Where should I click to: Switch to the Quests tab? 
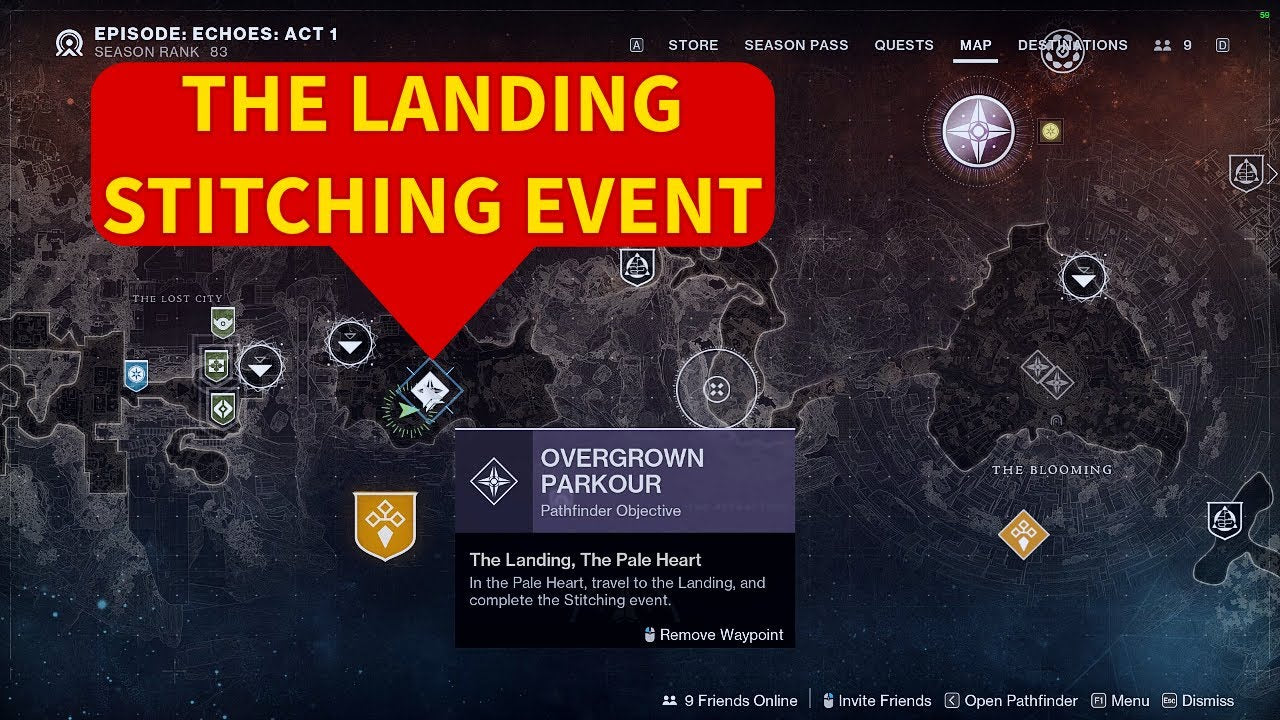904,45
